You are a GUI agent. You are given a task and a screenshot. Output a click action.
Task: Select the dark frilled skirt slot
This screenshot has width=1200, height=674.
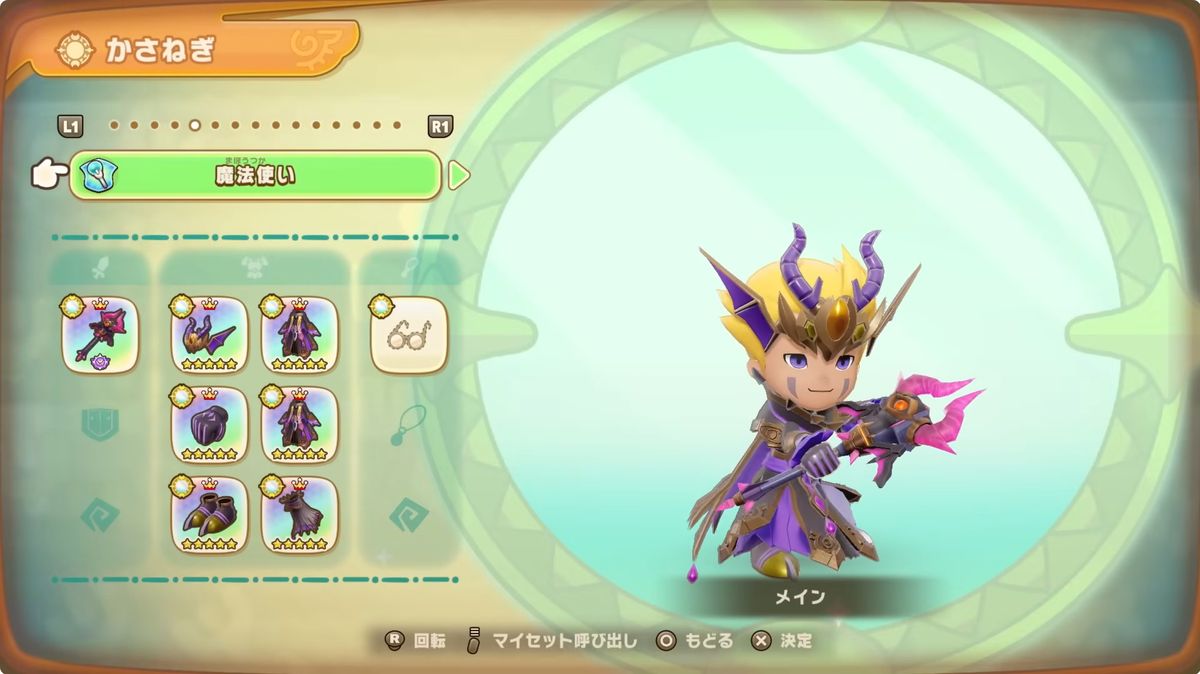pyautogui.click(x=299, y=515)
